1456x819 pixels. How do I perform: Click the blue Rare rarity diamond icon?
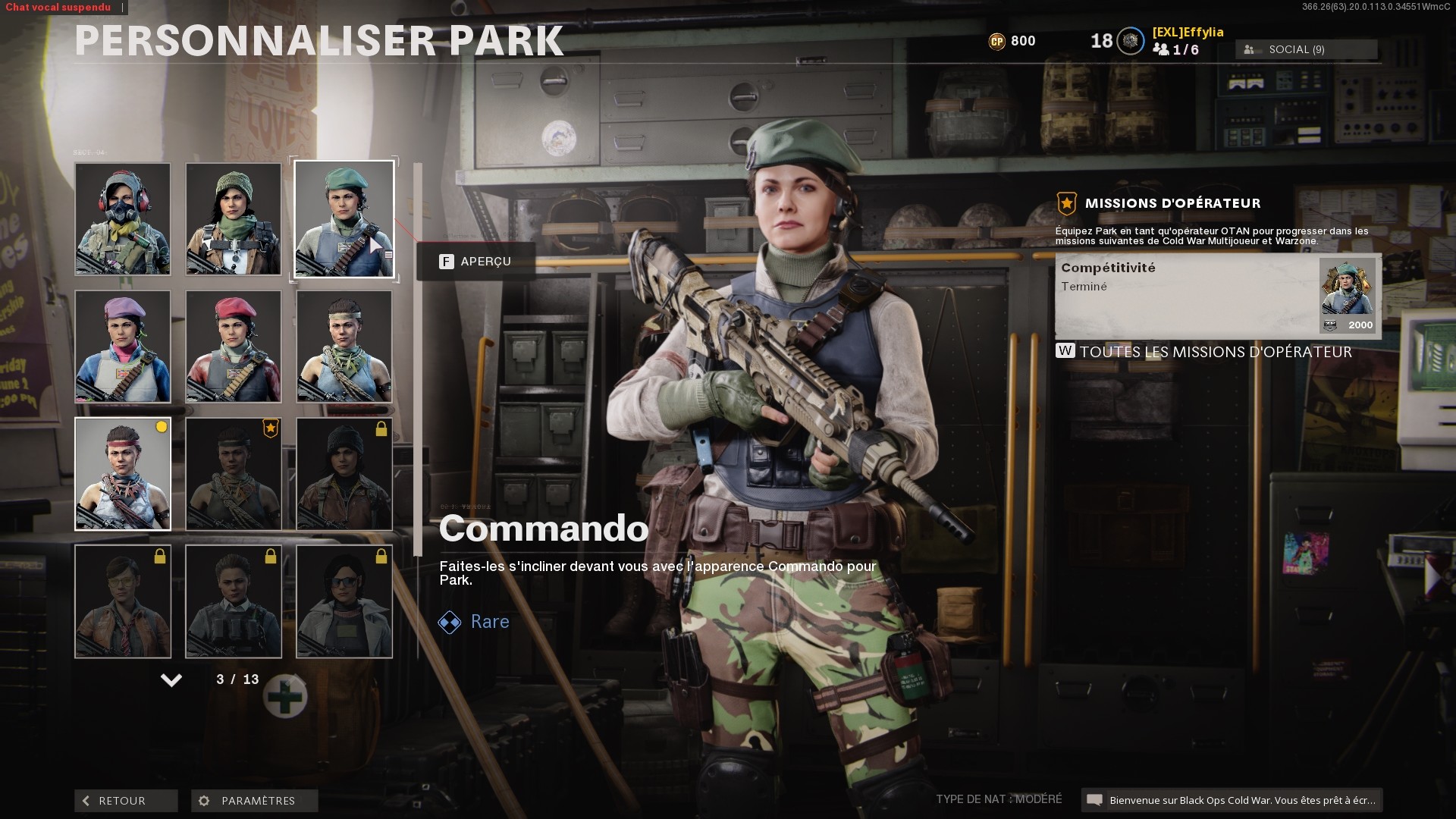coord(450,622)
